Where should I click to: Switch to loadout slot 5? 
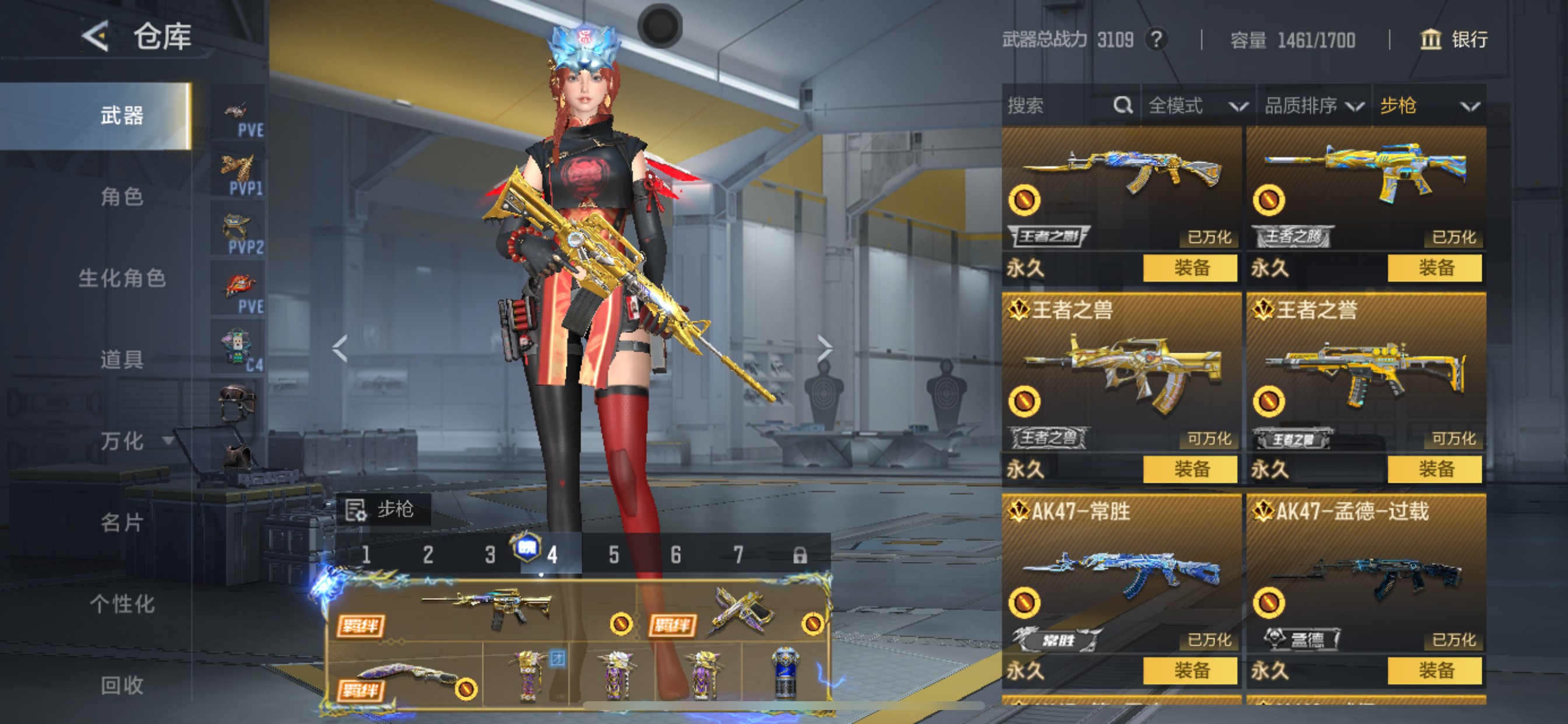tap(614, 555)
